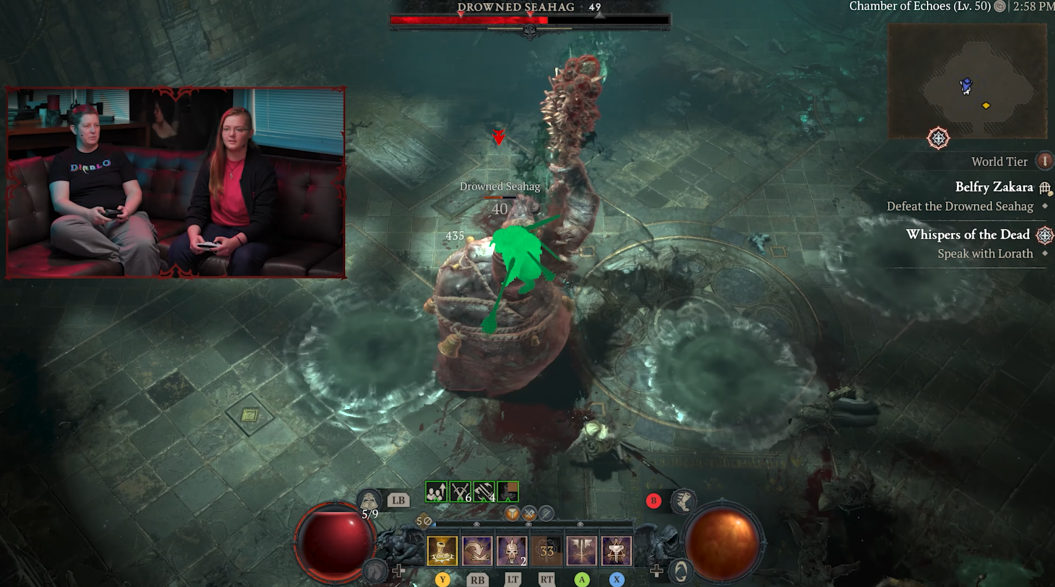The image size is (1055, 587).
Task: Click the compass marker under the minimap
Action: (x=938, y=138)
